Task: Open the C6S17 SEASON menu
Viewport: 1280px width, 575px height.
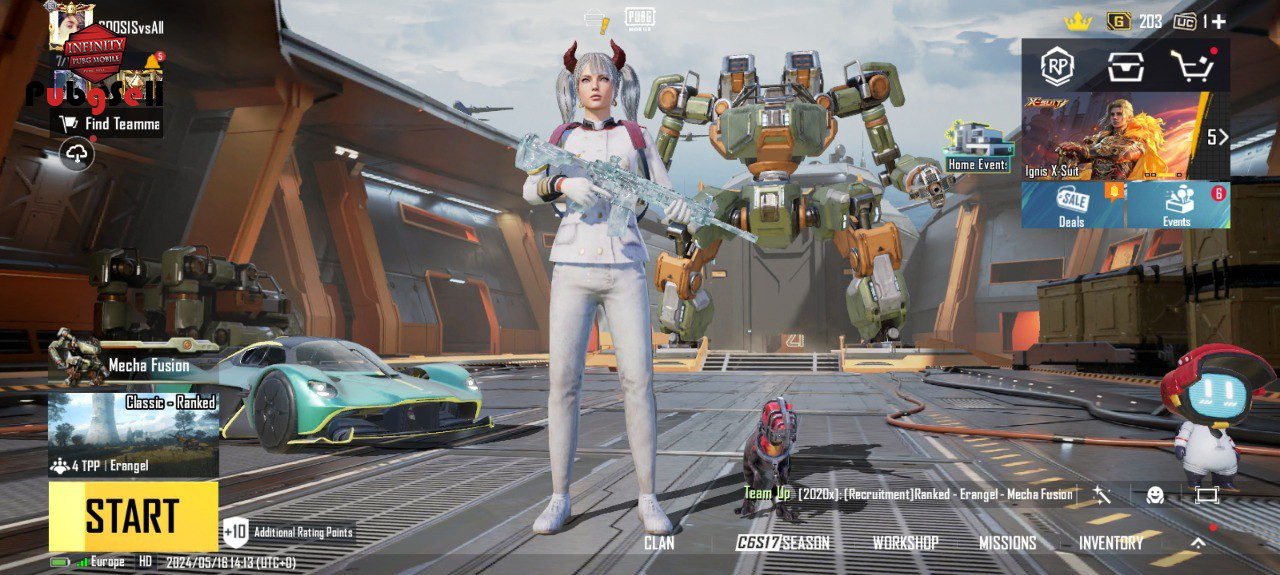Action: [x=782, y=543]
